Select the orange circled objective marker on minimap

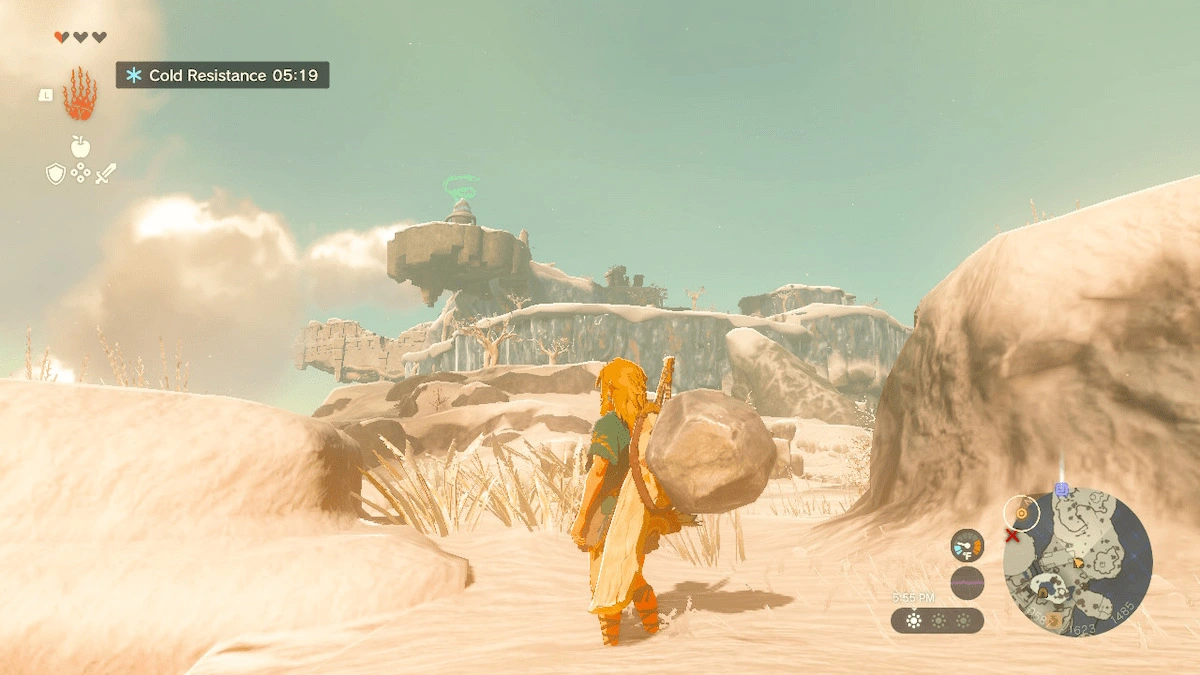click(x=1022, y=513)
